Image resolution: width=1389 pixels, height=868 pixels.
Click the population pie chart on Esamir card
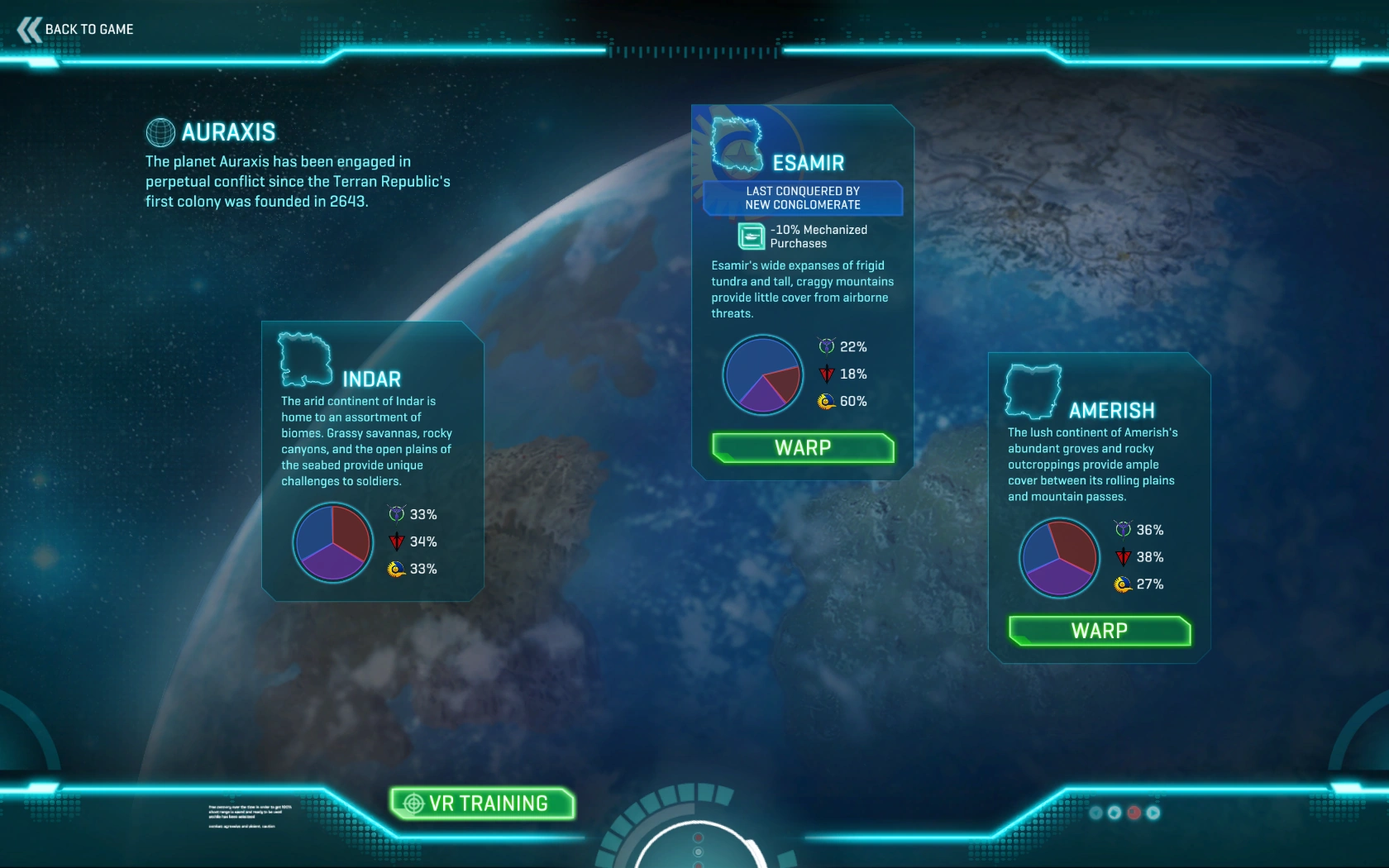click(762, 374)
